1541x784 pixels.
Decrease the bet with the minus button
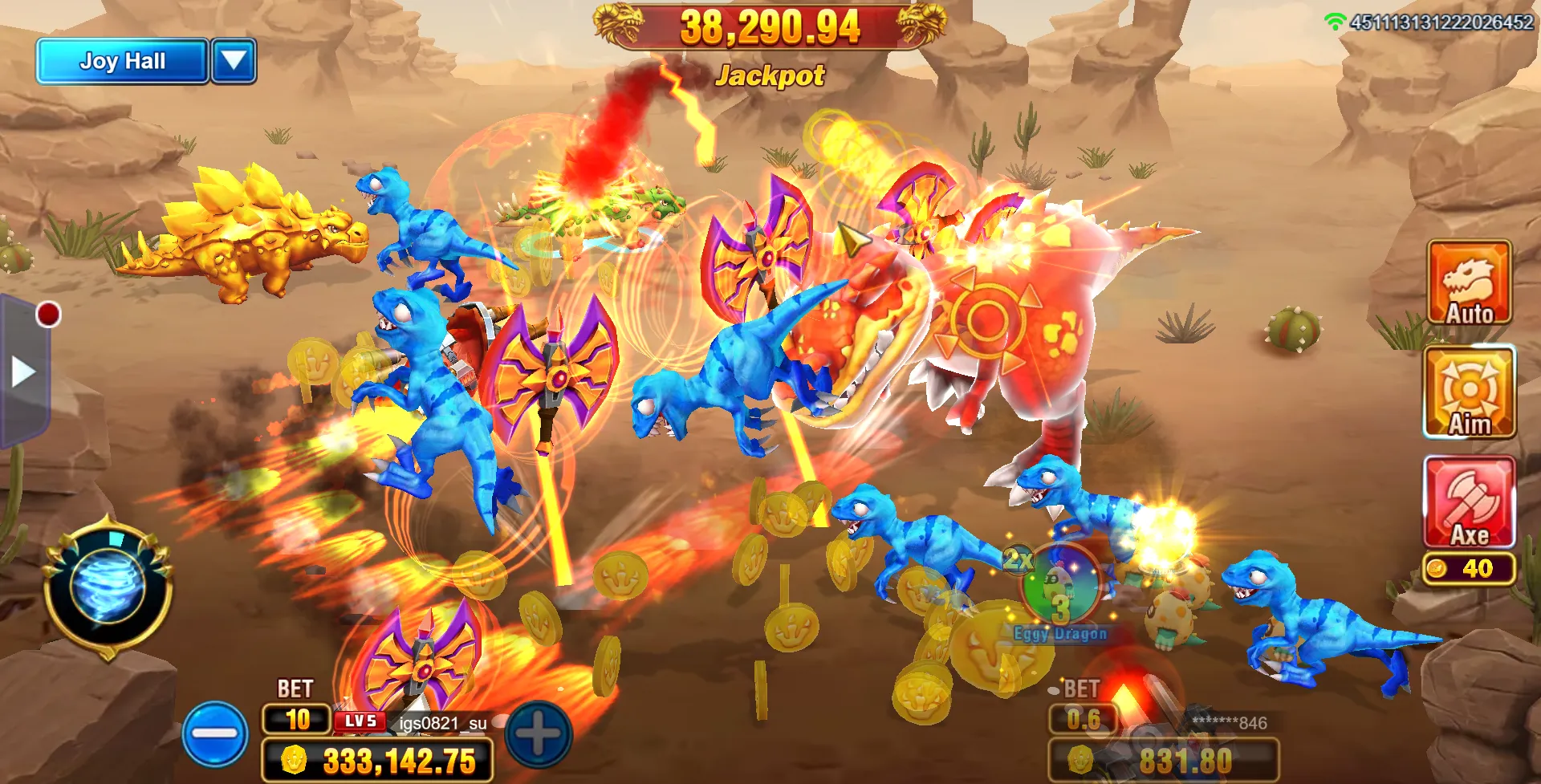(x=215, y=733)
